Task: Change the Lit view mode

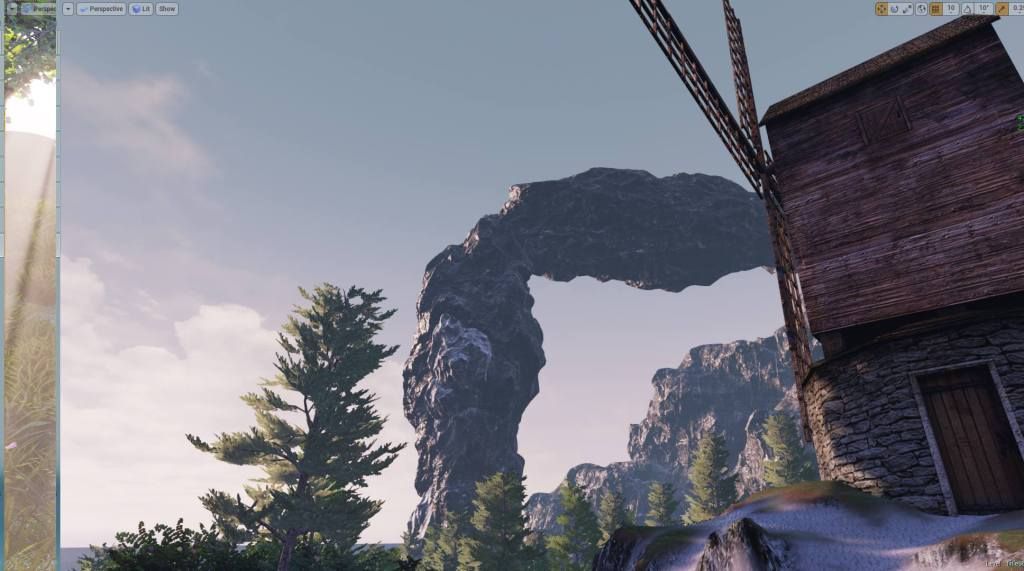Action: click(x=141, y=9)
